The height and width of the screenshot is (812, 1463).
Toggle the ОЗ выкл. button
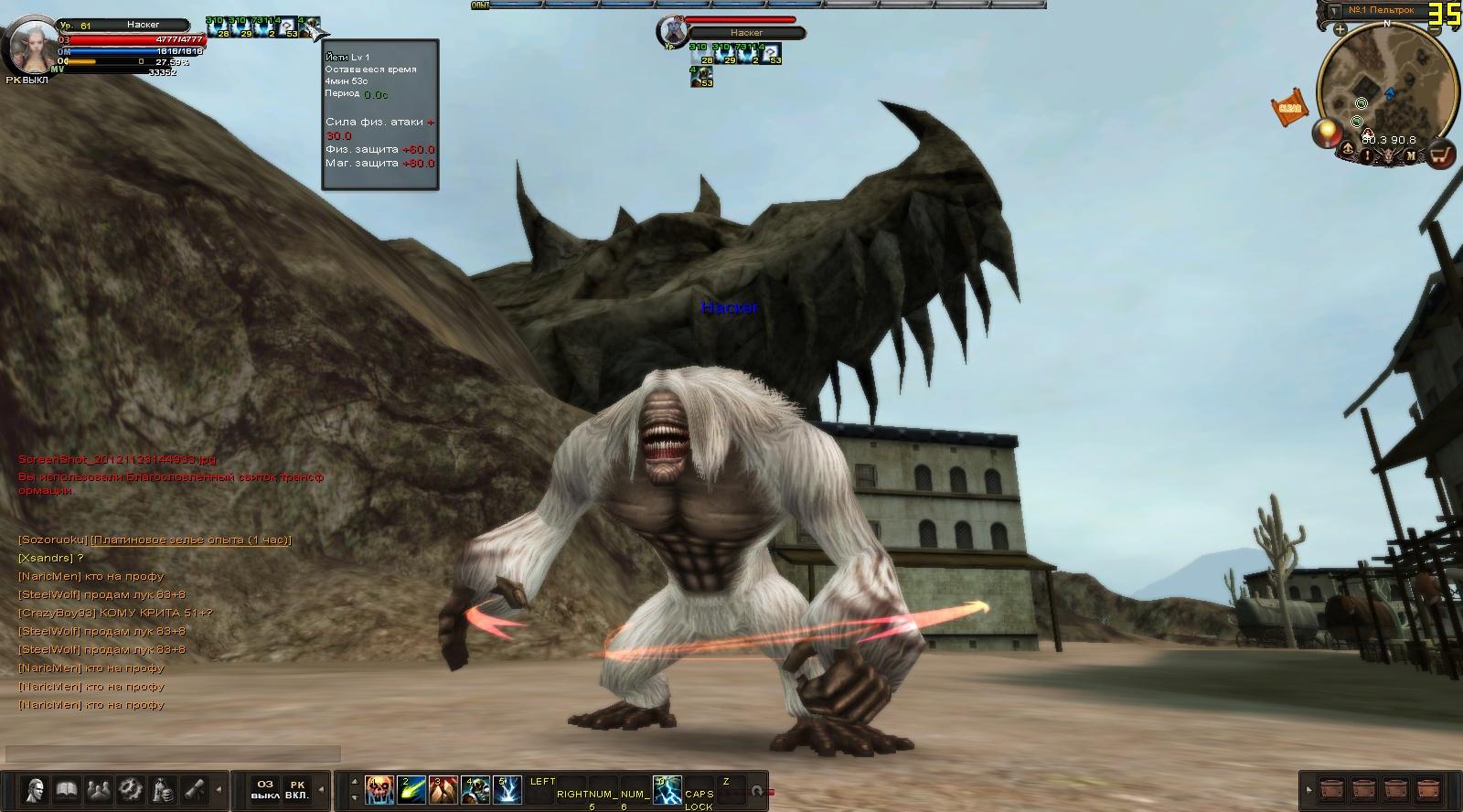click(x=264, y=789)
